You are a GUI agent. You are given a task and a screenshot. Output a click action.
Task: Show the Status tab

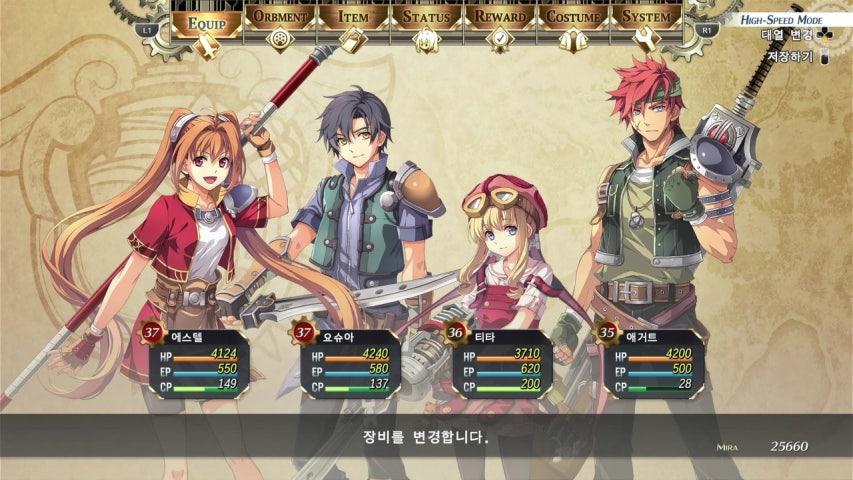426,18
